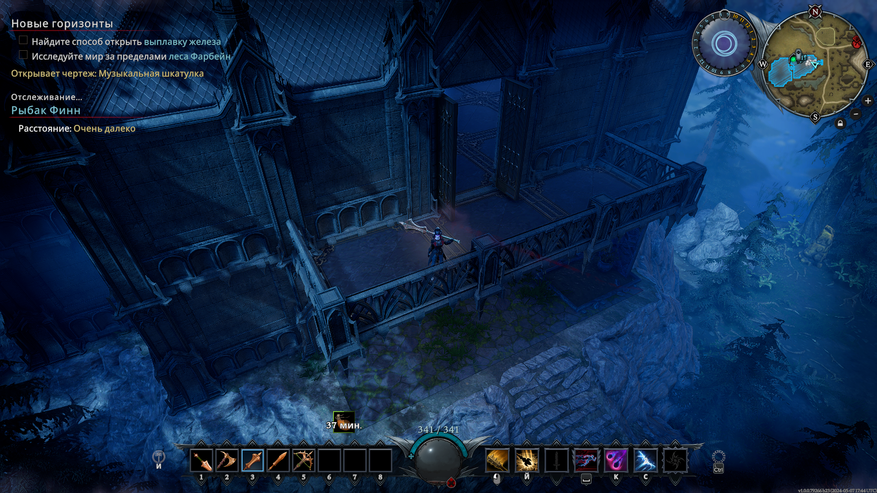Image resolution: width=877 pixels, height=493 pixels.
Task: Zoom out the minimap with the minus button
Action: tap(856, 114)
